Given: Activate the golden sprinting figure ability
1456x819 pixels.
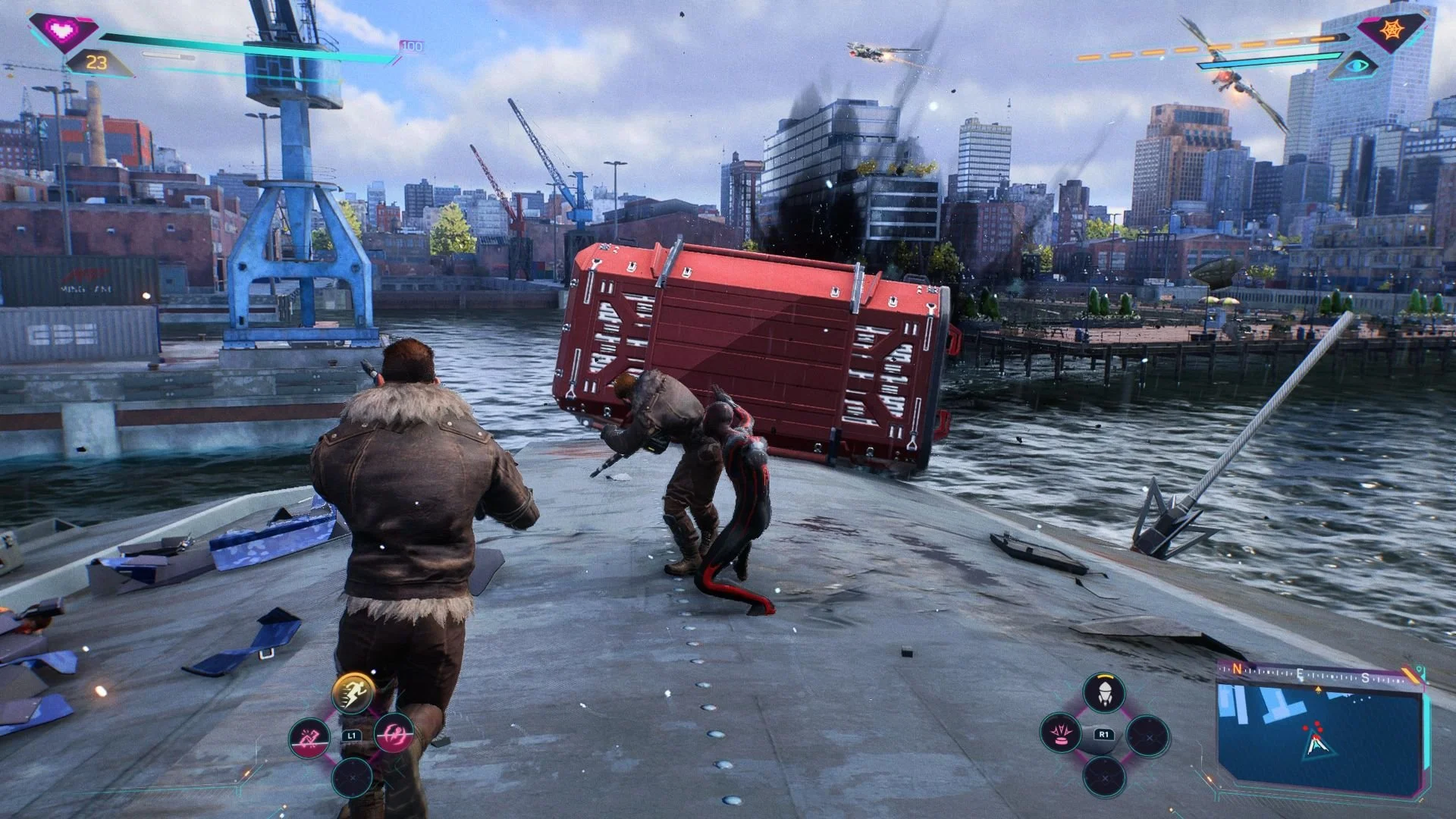Looking at the screenshot, I should coord(353,692).
